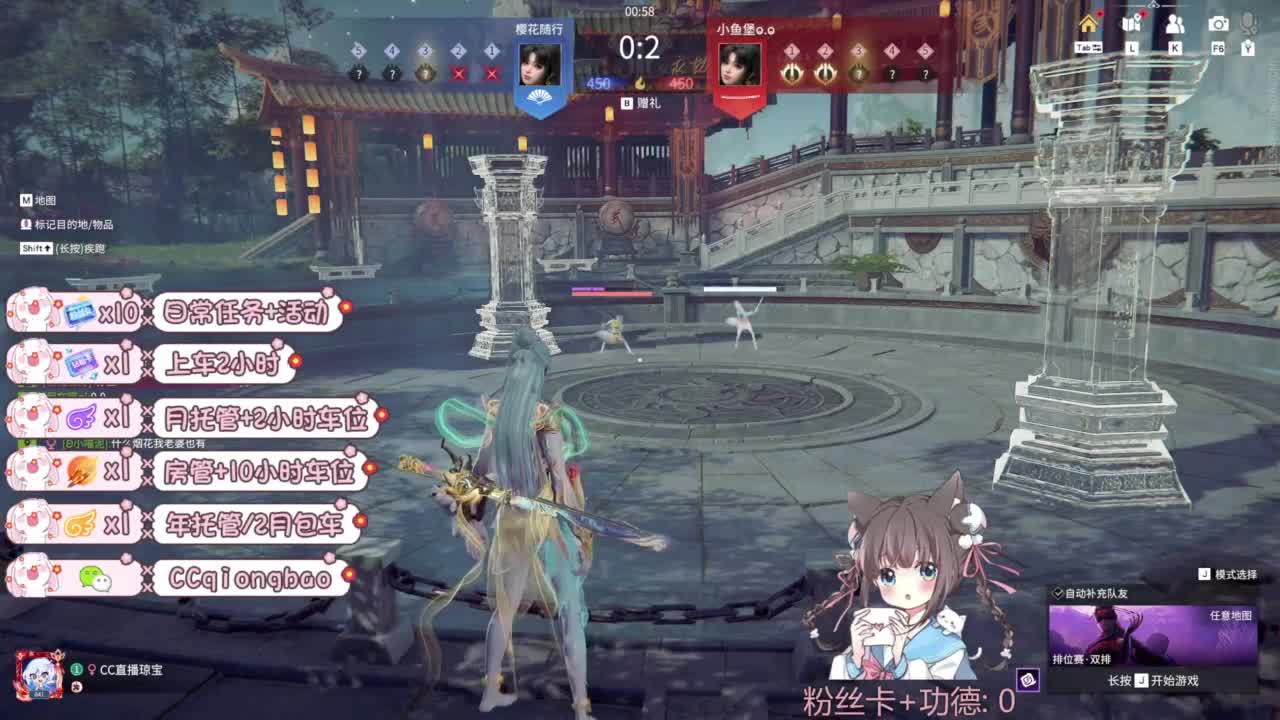The width and height of the screenshot is (1280, 720).
Task: Open the map with the map marker icon
Action: tap(1131, 23)
